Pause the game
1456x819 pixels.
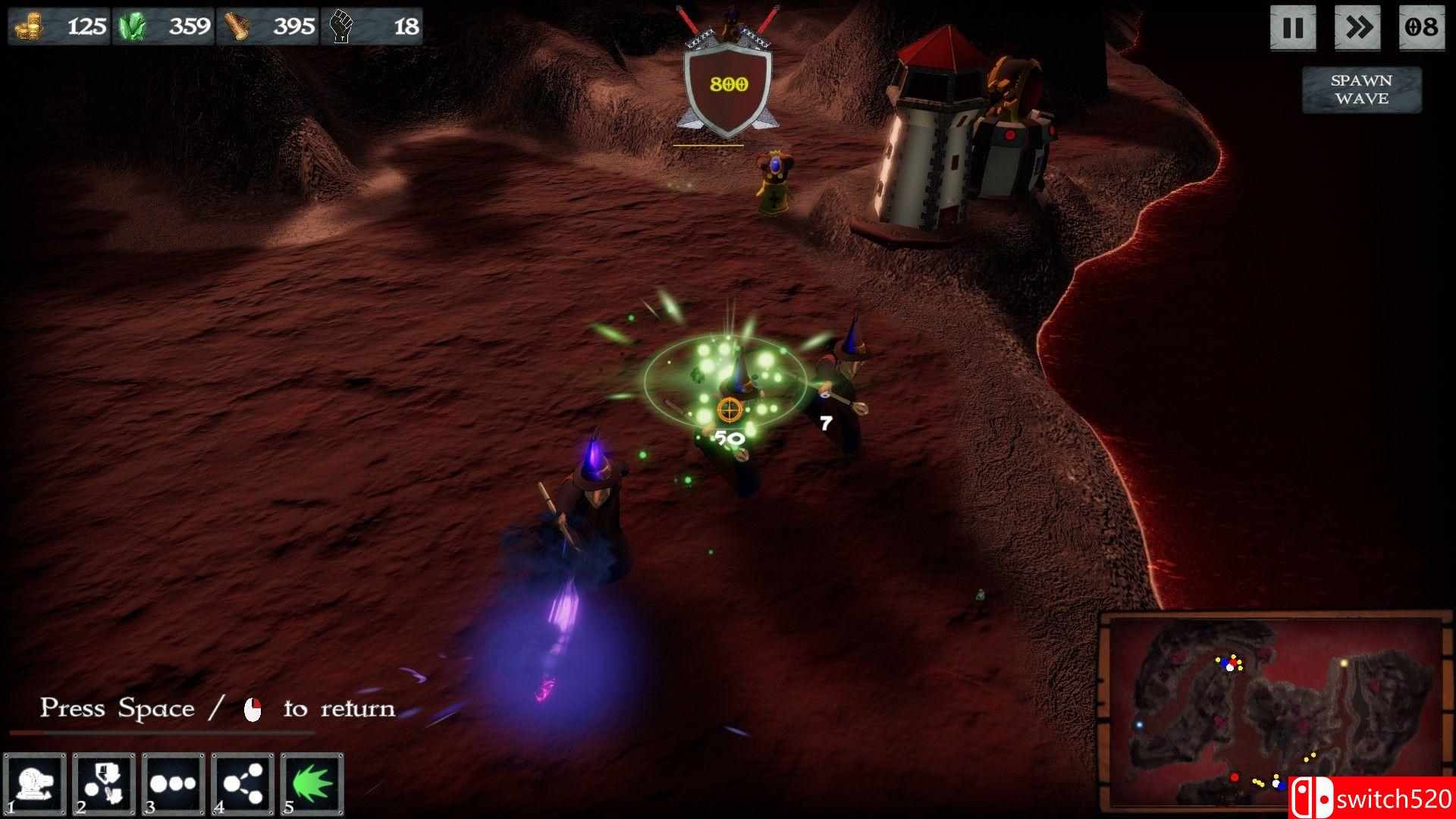point(1293,28)
